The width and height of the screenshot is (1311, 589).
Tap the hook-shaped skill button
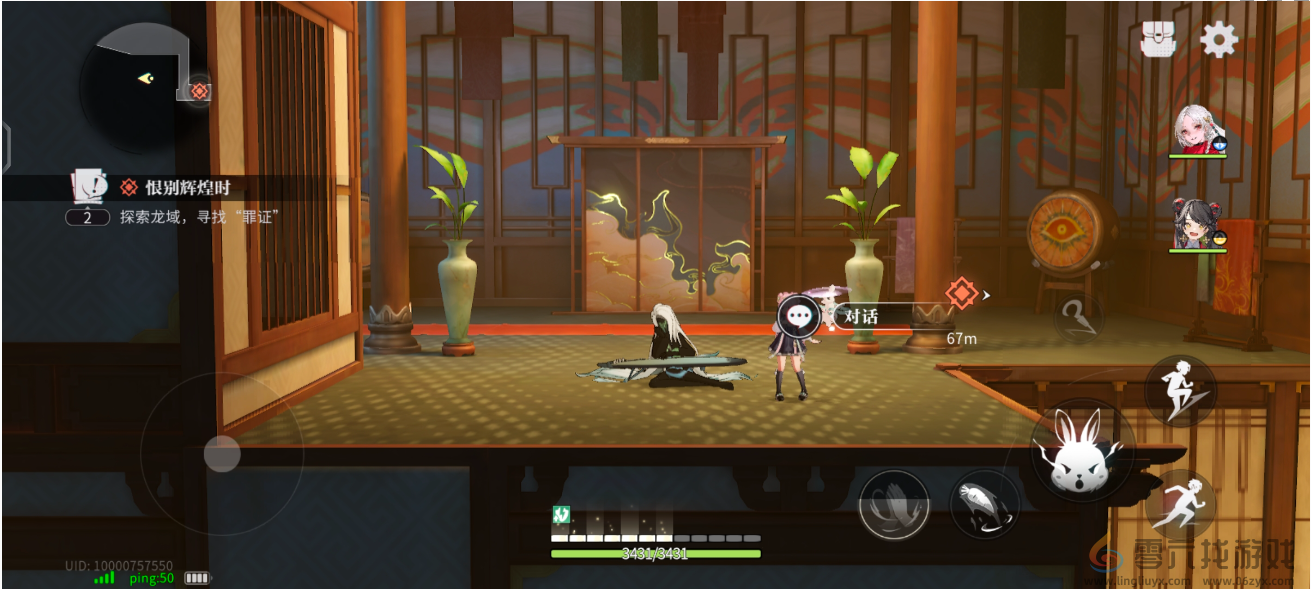coord(1079,318)
